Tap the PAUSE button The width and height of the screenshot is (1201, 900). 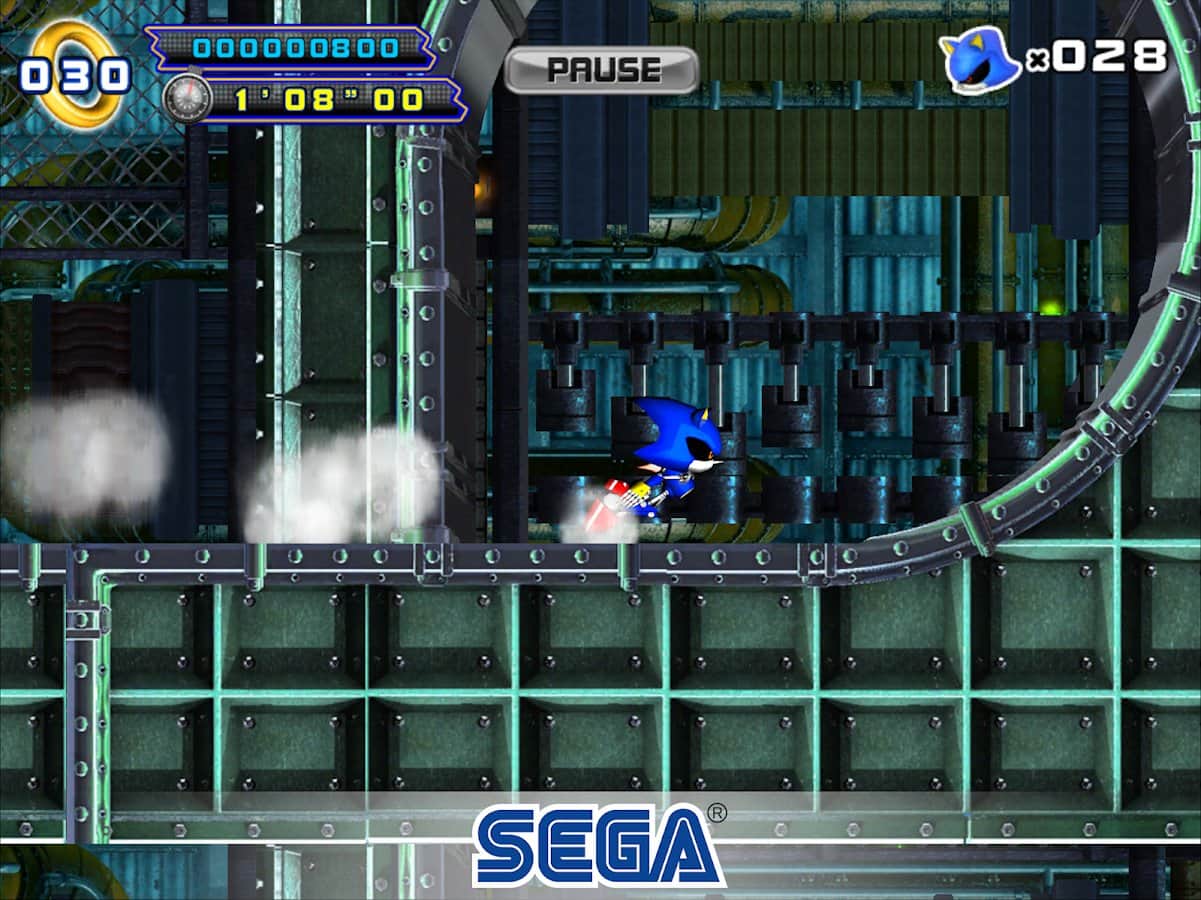coord(601,70)
